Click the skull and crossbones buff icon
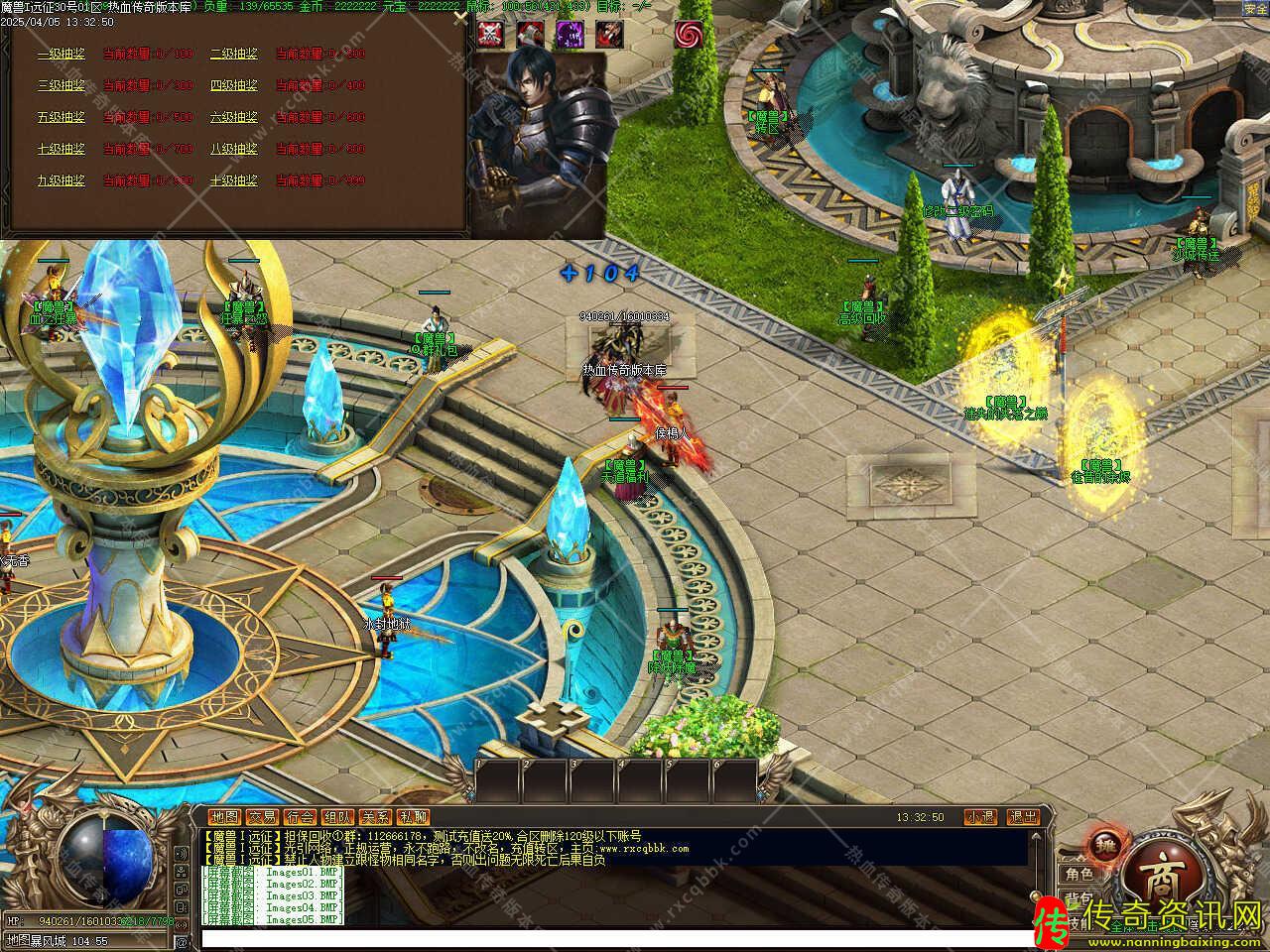This screenshot has width=1270, height=952. pyautogui.click(x=489, y=35)
